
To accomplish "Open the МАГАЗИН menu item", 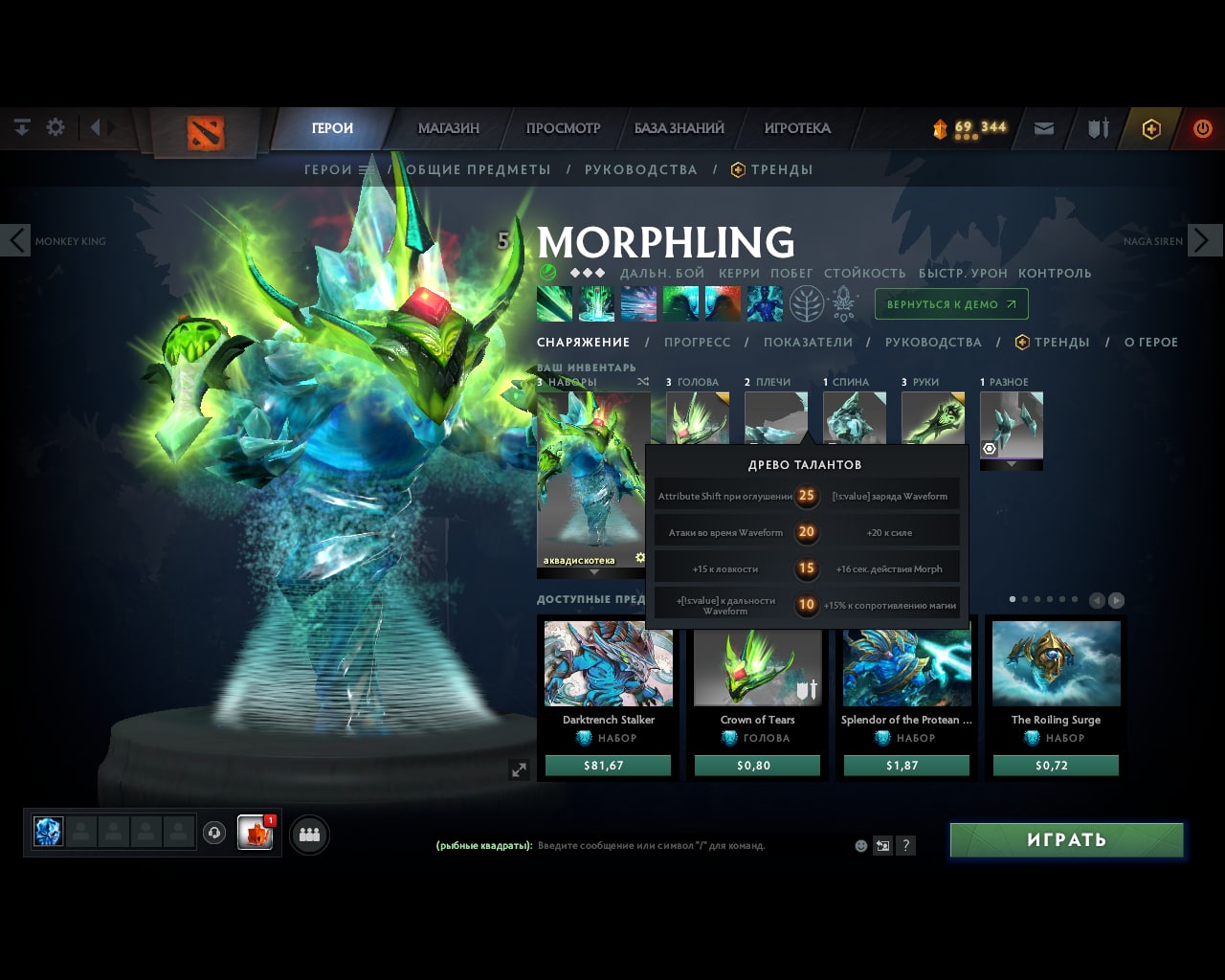I will click(449, 127).
